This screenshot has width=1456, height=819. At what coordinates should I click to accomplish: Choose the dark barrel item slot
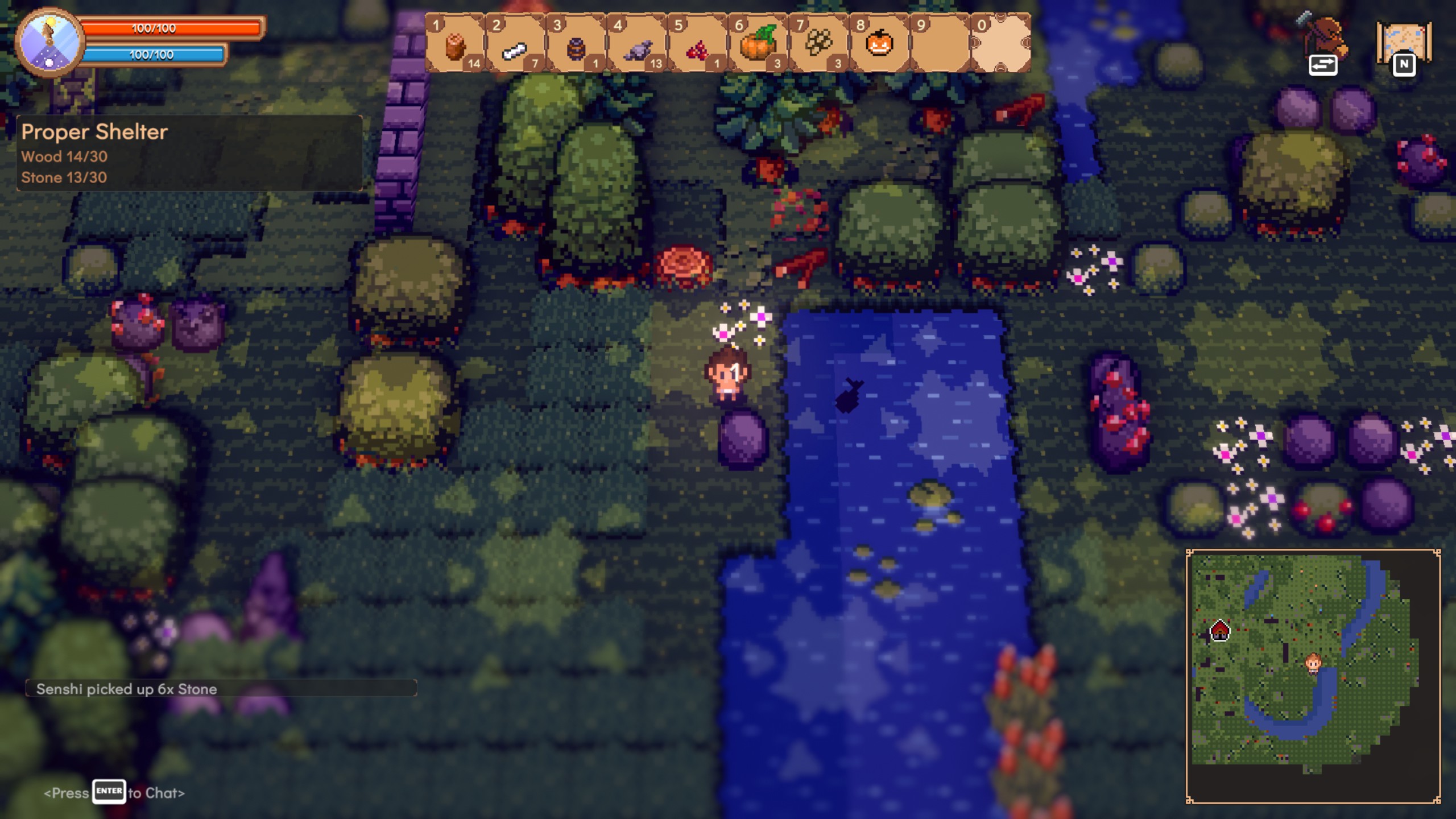point(576,43)
